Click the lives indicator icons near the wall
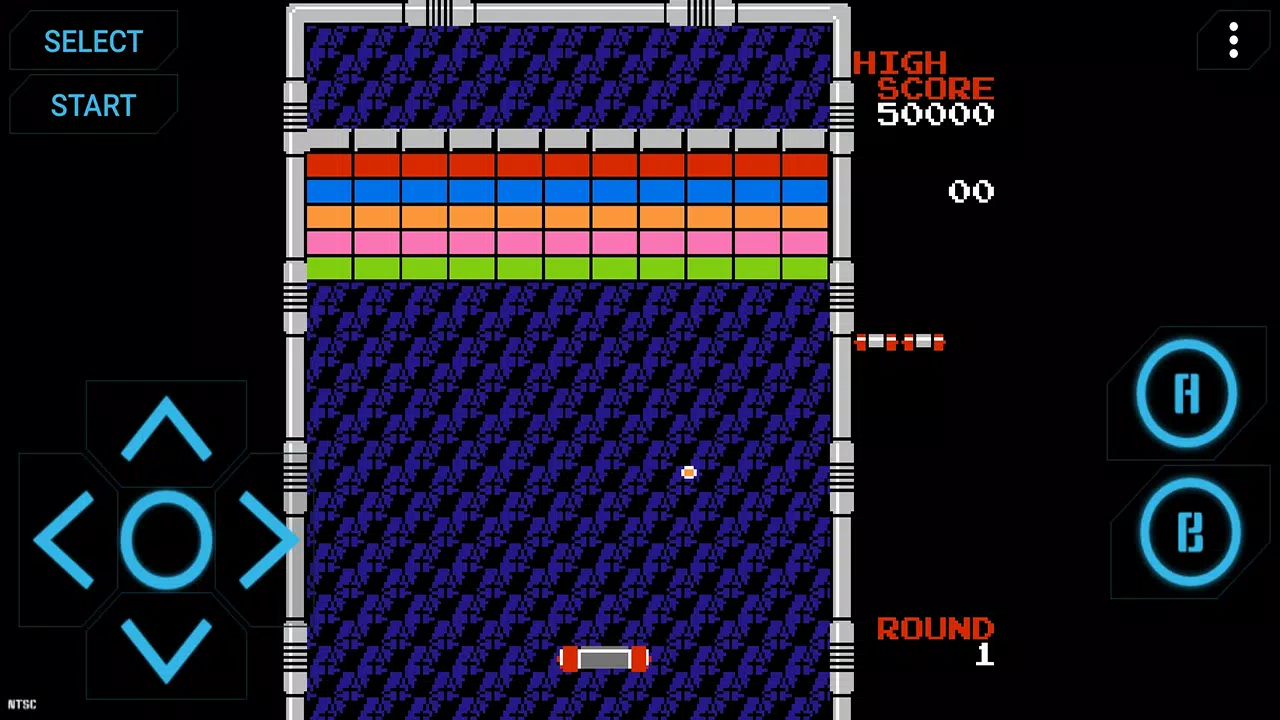 point(899,343)
